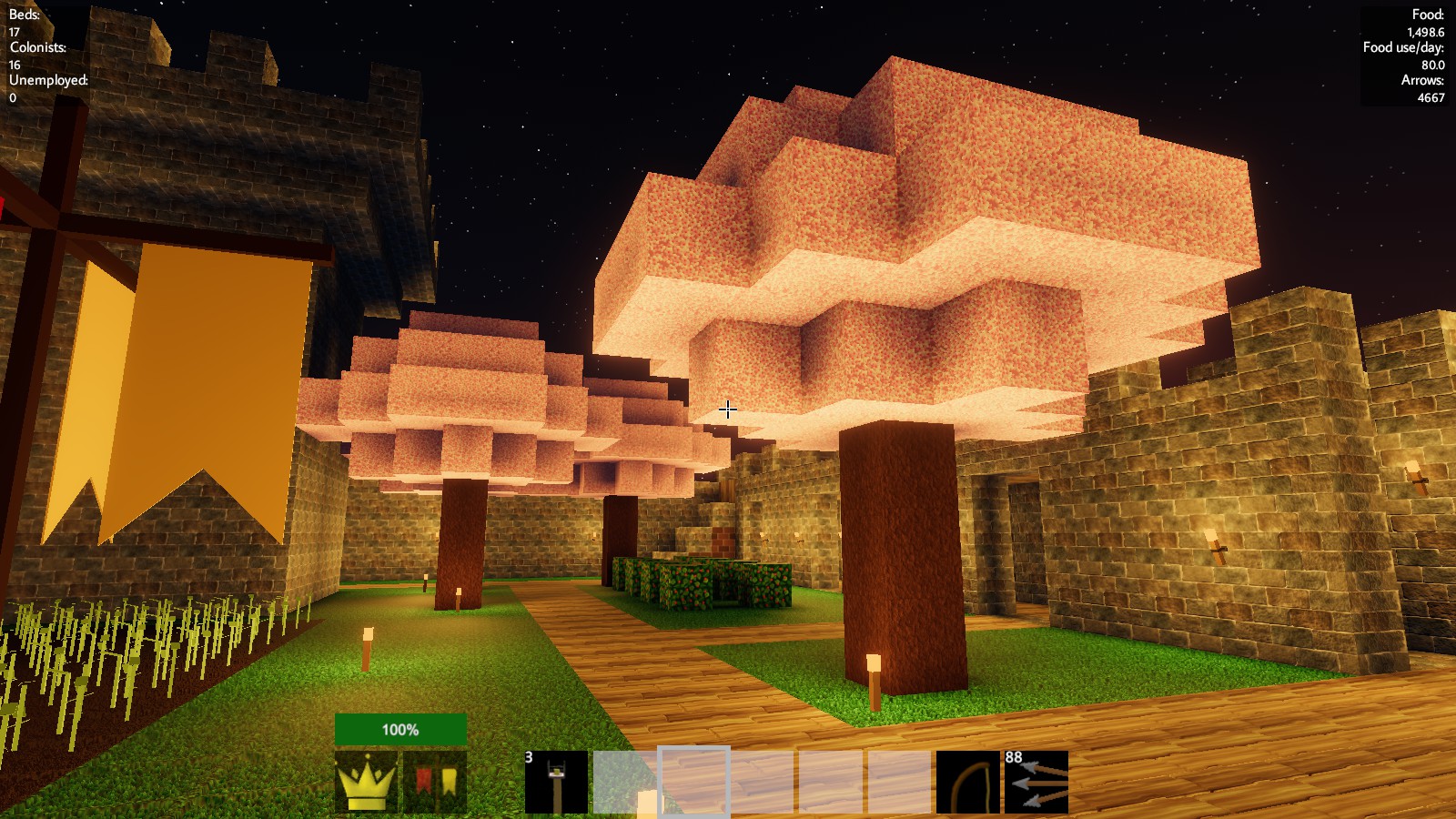Select the arrows stack of 88

(x=1036, y=782)
